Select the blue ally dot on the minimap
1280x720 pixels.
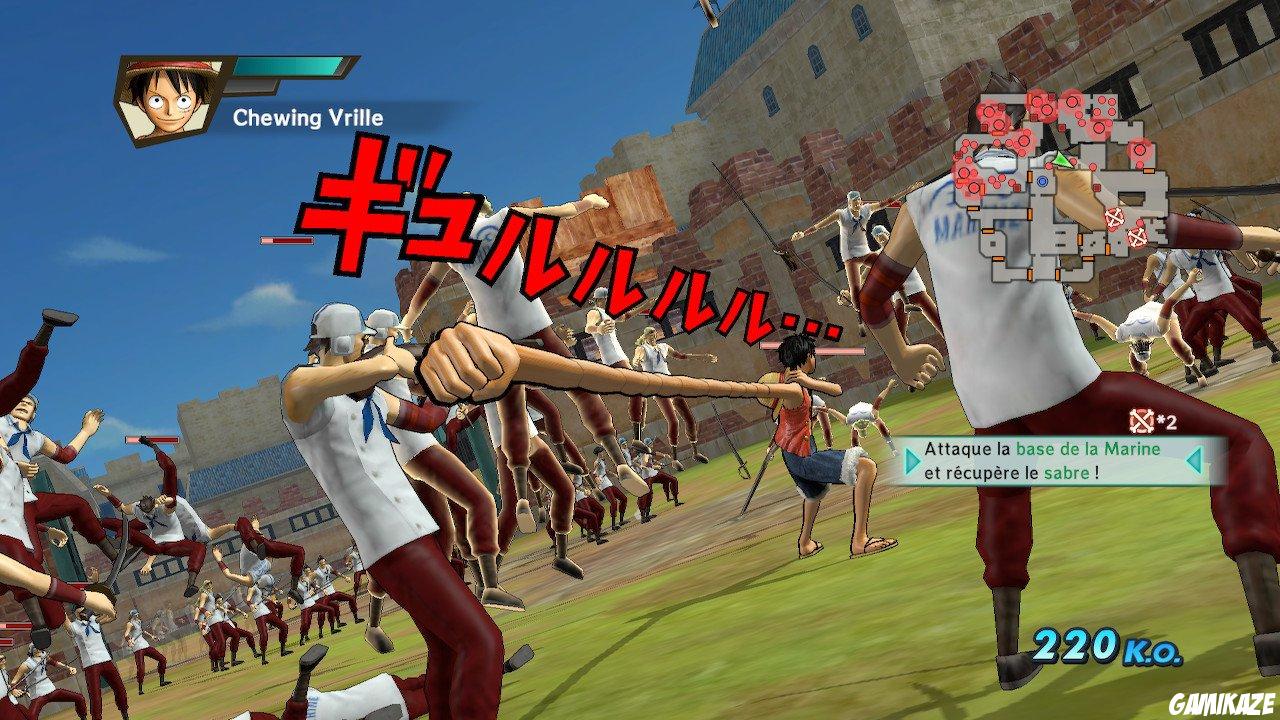click(1042, 182)
